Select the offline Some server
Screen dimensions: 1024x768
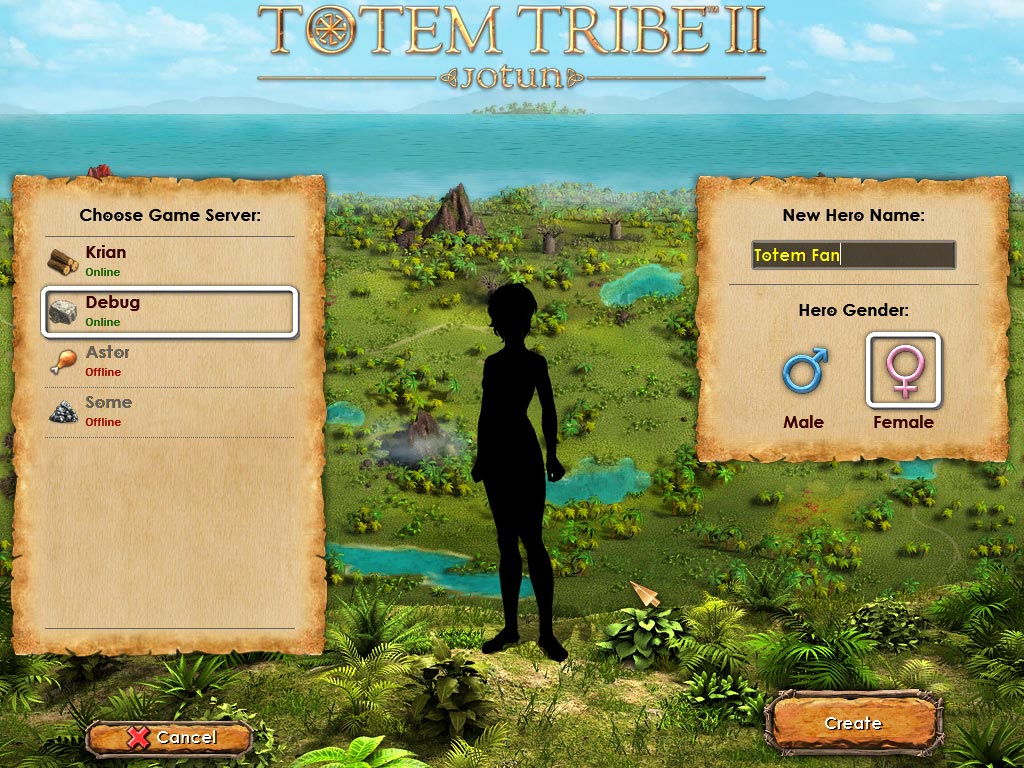pos(169,411)
